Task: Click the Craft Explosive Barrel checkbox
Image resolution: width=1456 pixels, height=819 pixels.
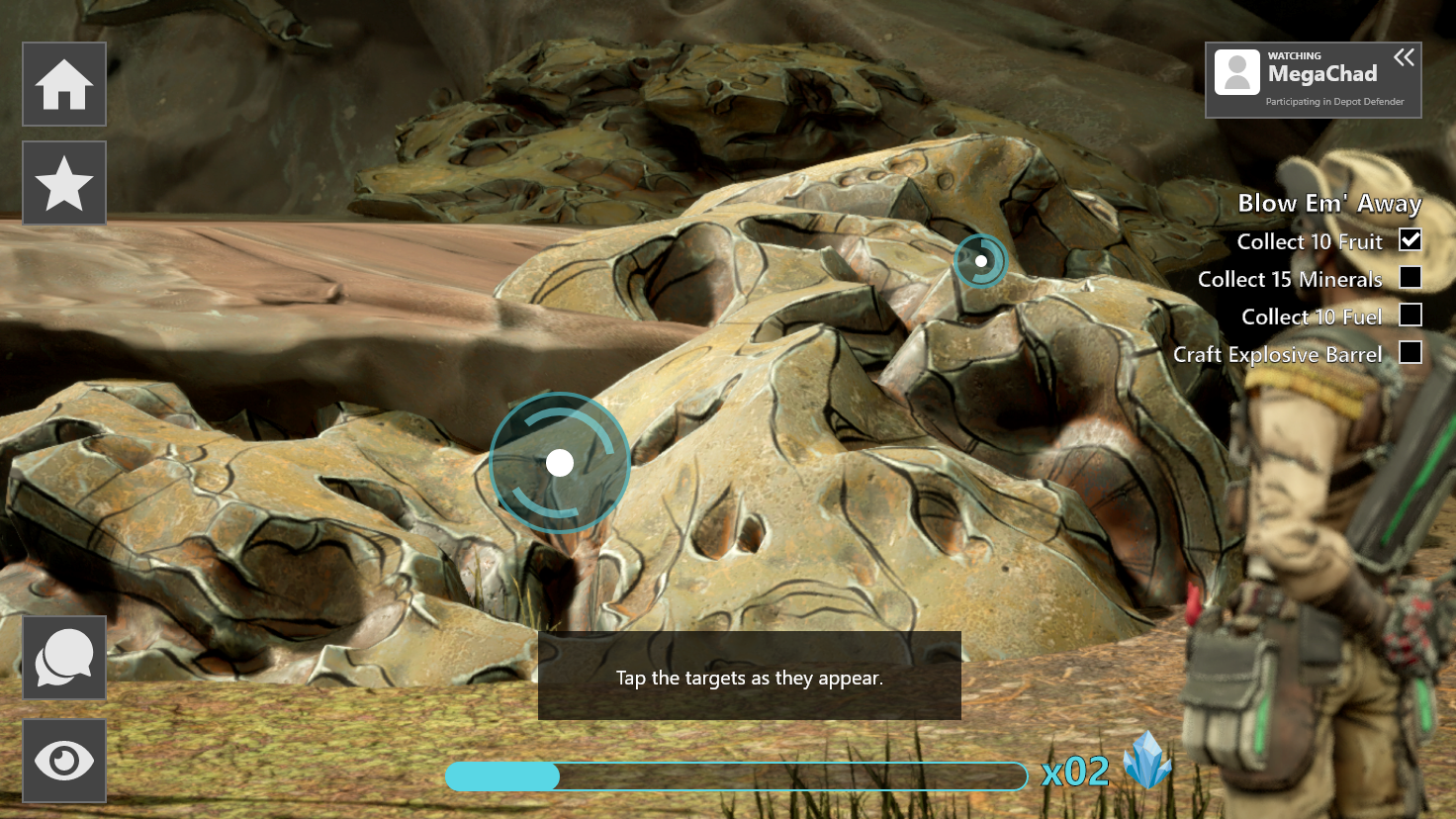Action: click(1410, 353)
